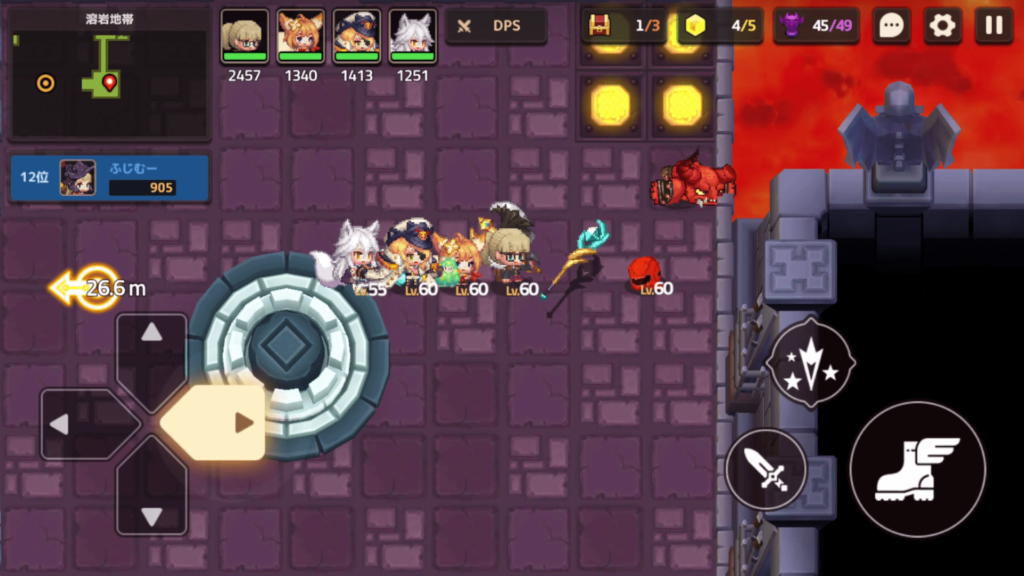This screenshot has height=576, width=1024.
Task: Dash with the winged boot button
Action: [917, 469]
